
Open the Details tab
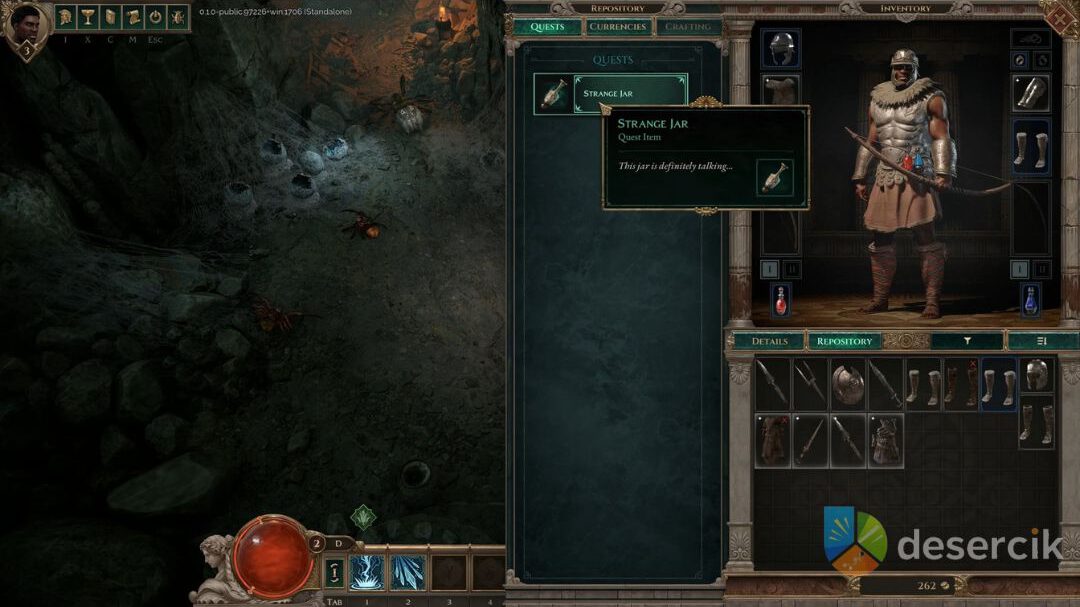click(769, 341)
